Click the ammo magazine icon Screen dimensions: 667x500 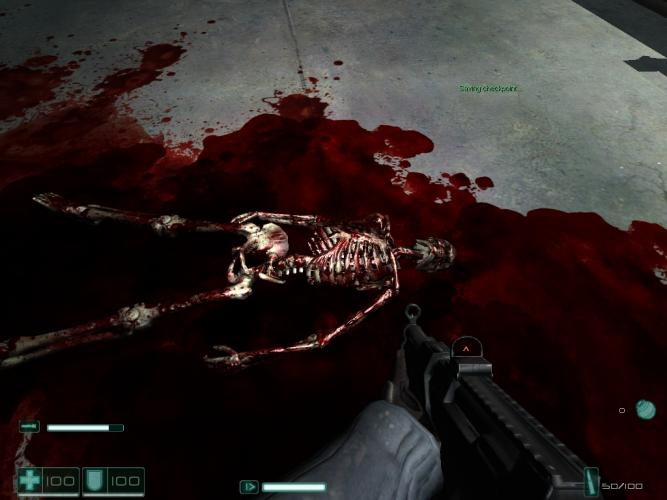(591, 481)
